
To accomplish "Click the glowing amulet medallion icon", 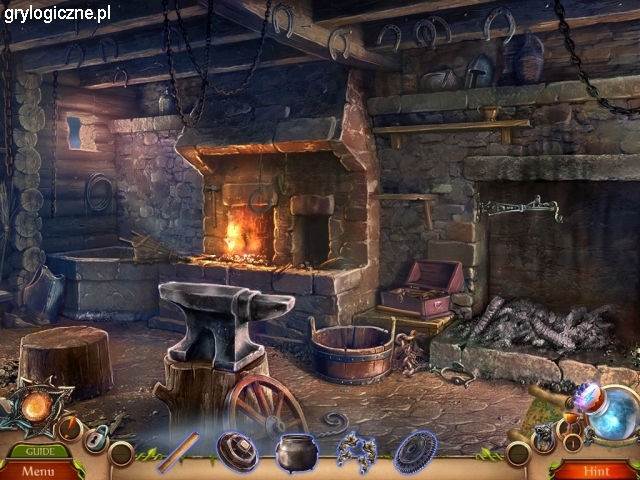I will coord(38,408).
